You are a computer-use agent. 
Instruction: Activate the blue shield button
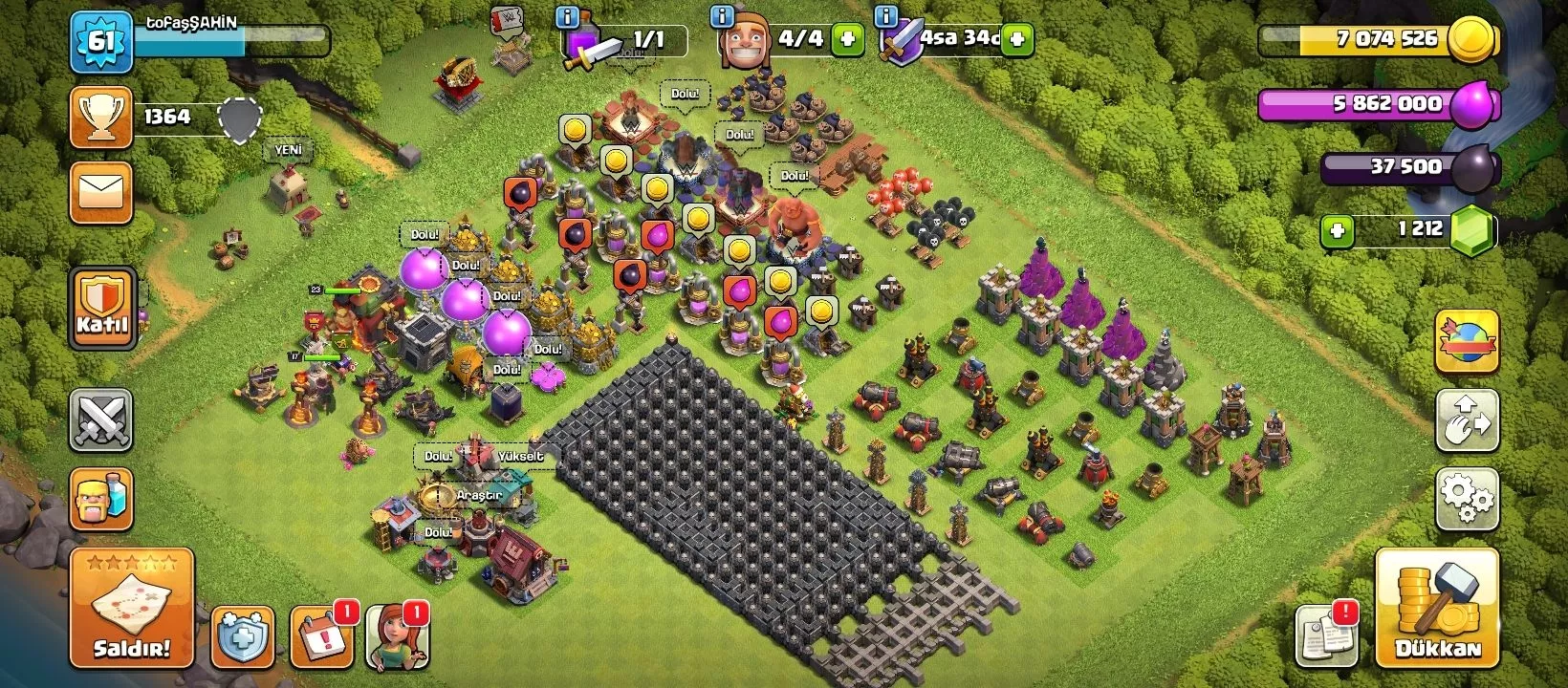coord(242,636)
